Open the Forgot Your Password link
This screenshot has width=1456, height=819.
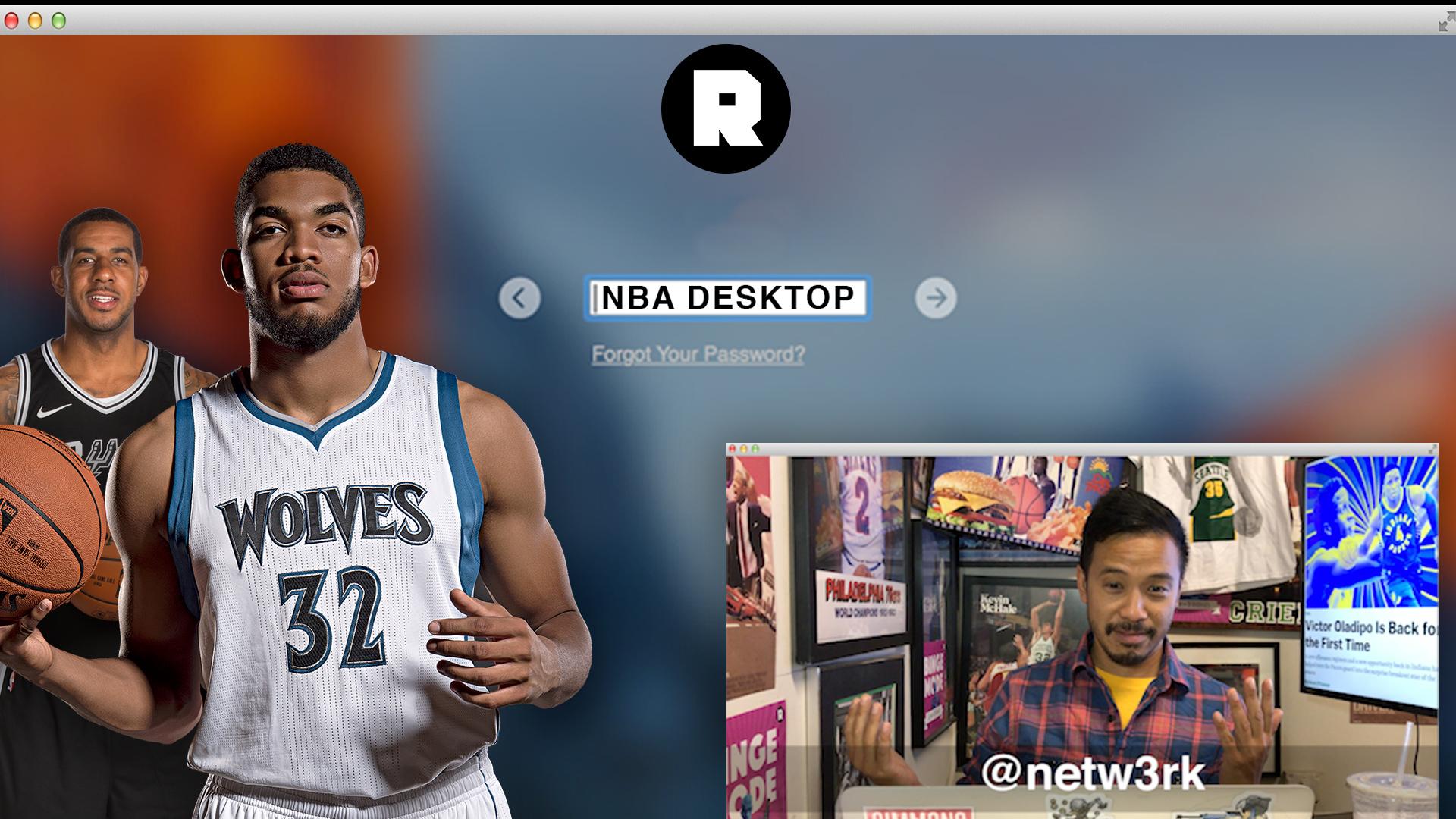698,354
